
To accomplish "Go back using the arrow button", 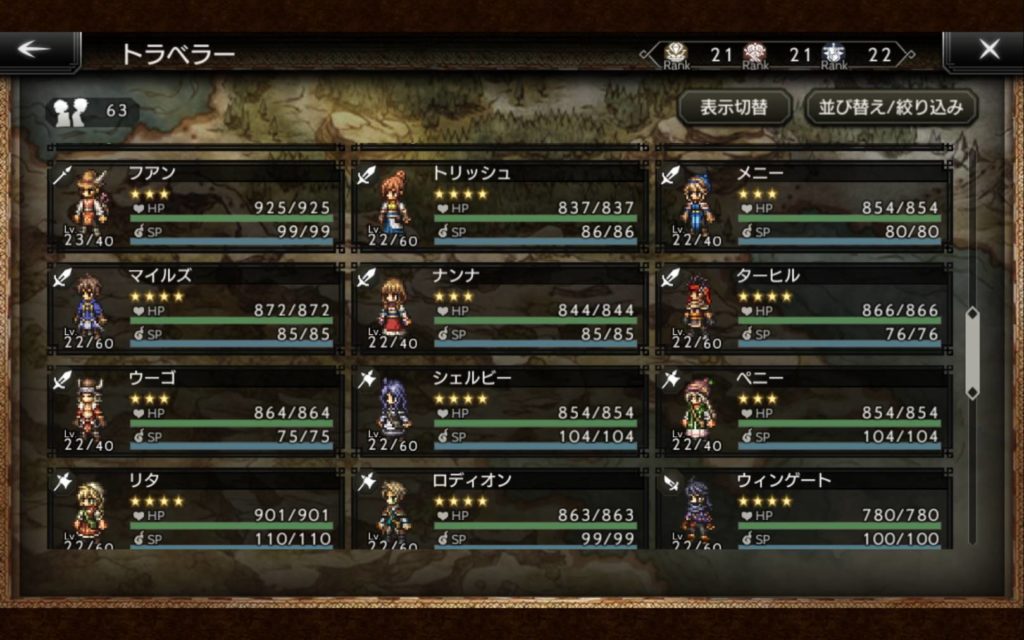I will [40, 51].
